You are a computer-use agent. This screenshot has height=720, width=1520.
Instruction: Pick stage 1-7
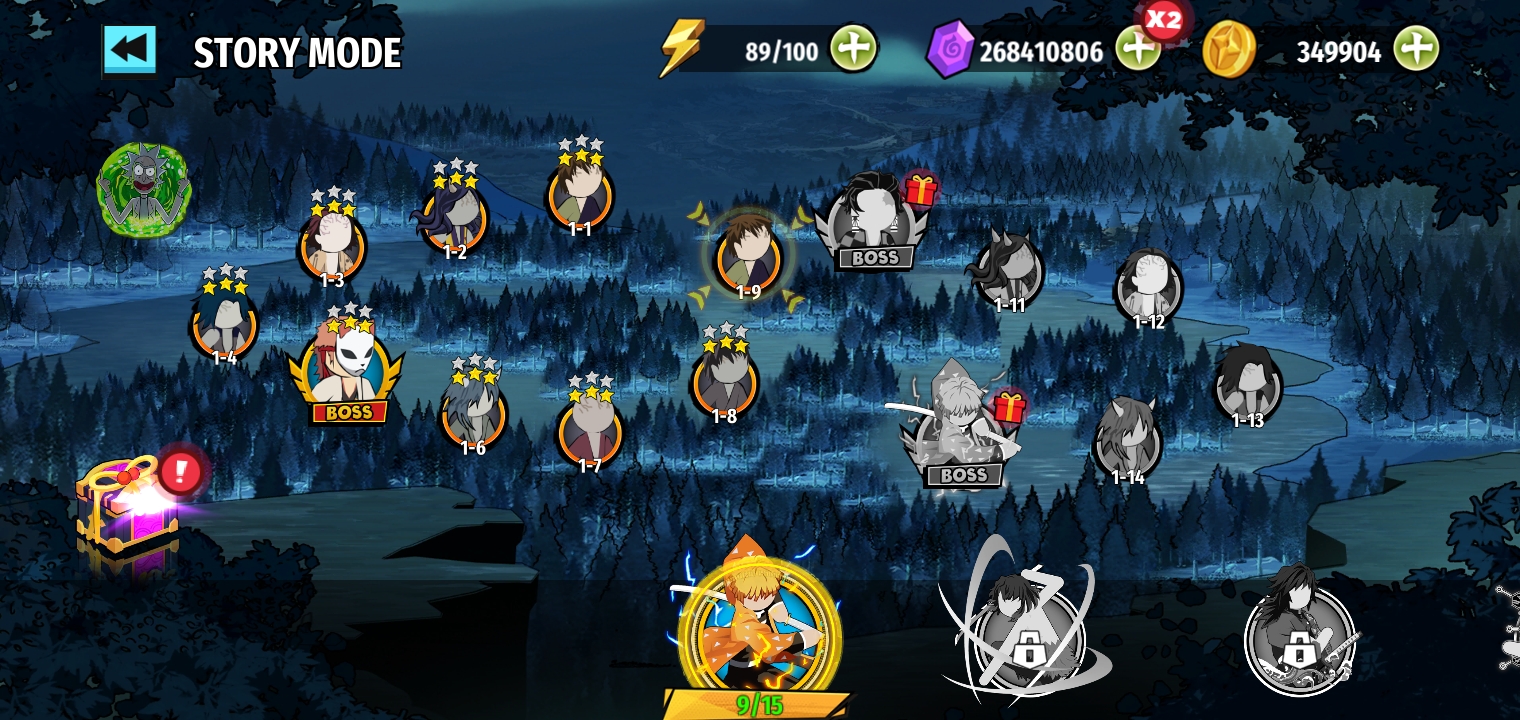point(590,431)
